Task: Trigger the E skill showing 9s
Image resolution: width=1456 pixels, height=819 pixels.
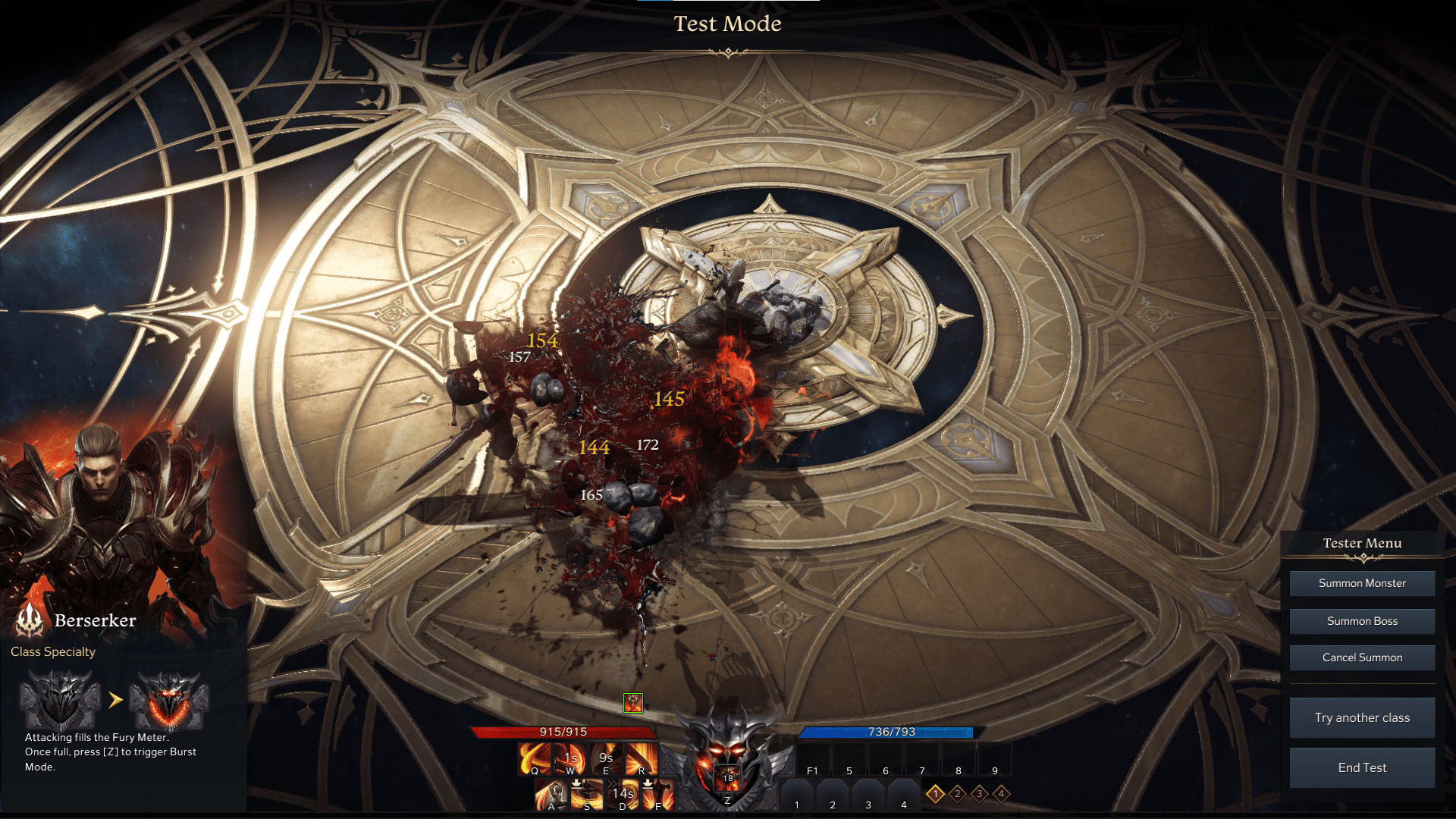Action: [x=606, y=758]
